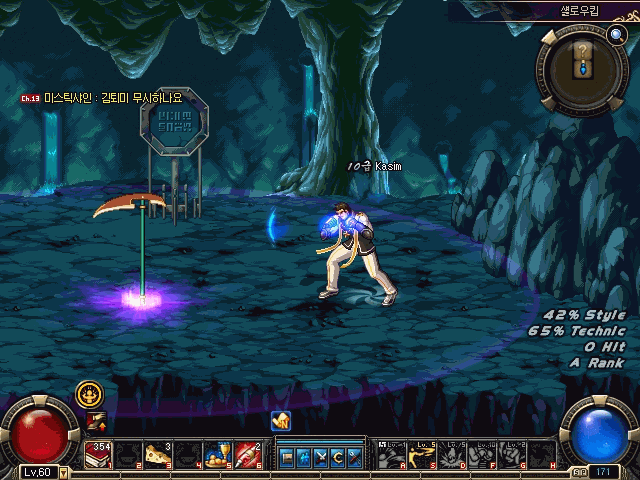Screen dimensions: 640x480
Task: Click the boot with red arrow buff icon
Action: [96, 422]
